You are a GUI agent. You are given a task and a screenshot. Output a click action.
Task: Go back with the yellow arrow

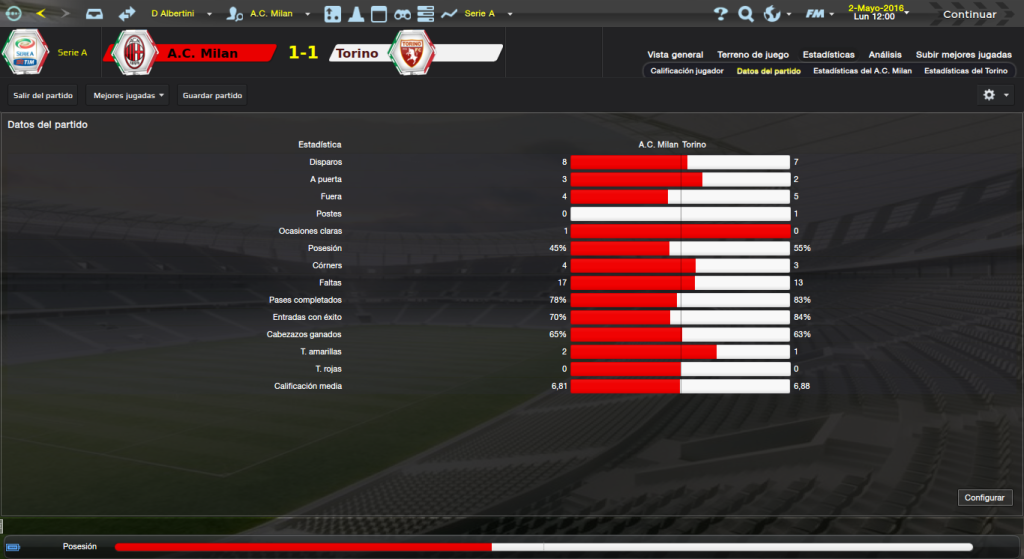(x=41, y=14)
